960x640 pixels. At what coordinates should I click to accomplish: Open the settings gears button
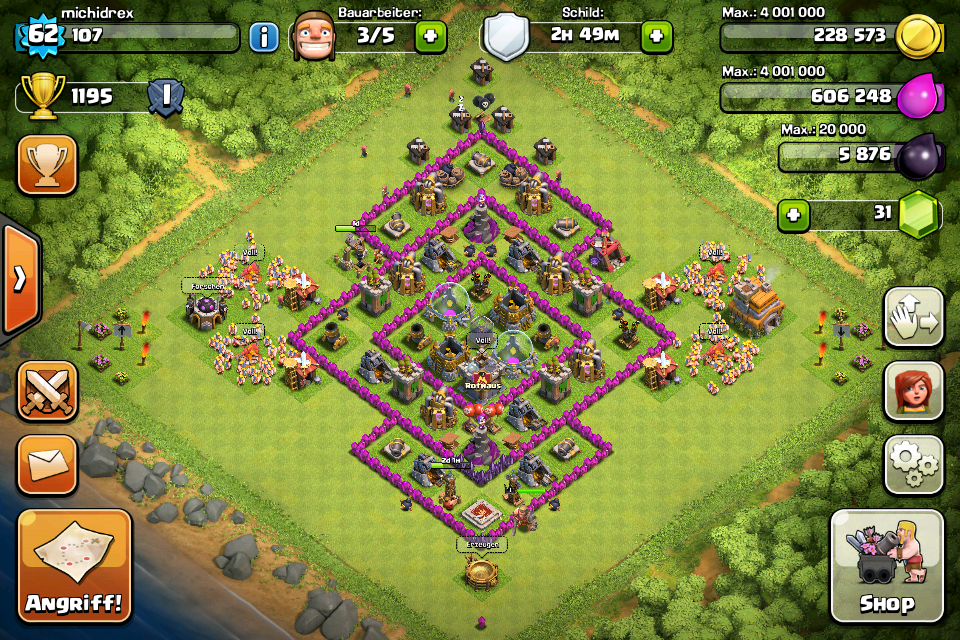[913, 465]
